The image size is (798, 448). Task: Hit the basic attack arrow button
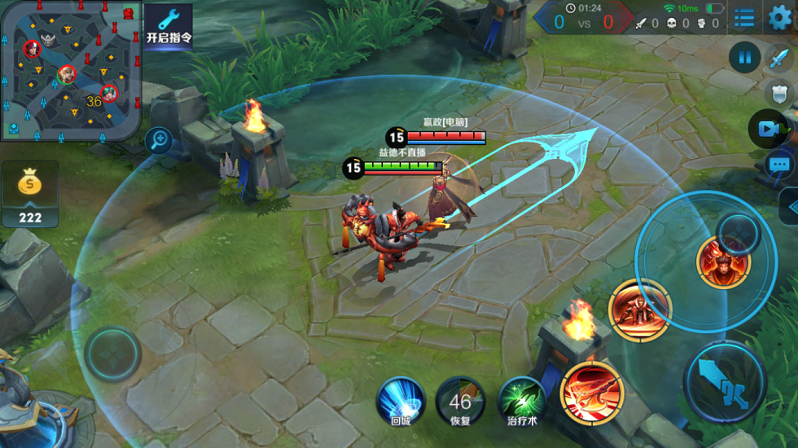click(x=725, y=382)
